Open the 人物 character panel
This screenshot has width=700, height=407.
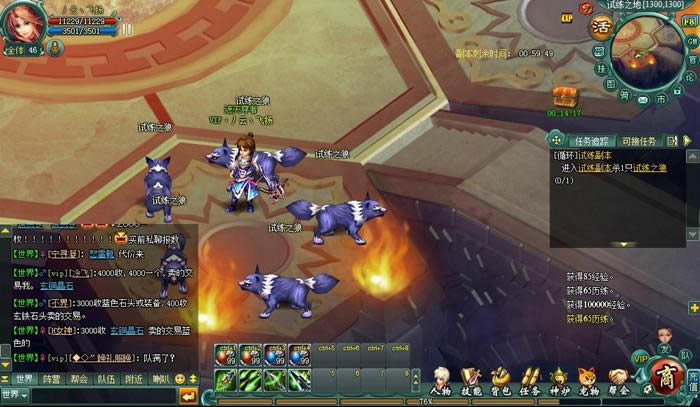[x=441, y=379]
